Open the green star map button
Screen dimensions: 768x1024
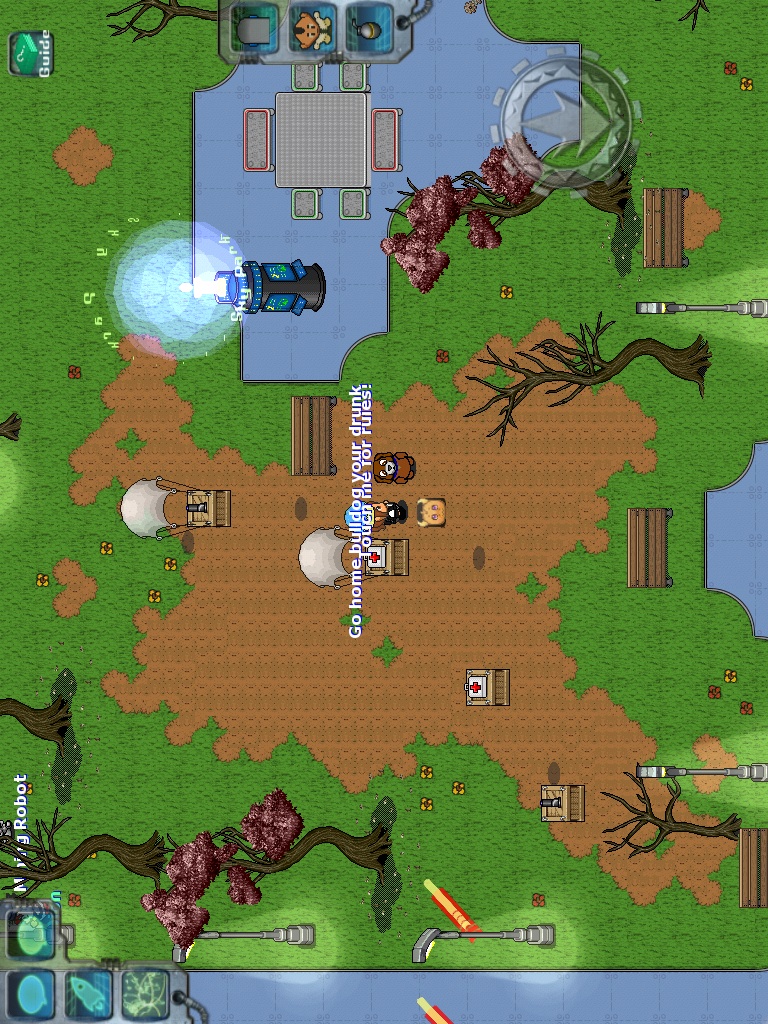145,993
